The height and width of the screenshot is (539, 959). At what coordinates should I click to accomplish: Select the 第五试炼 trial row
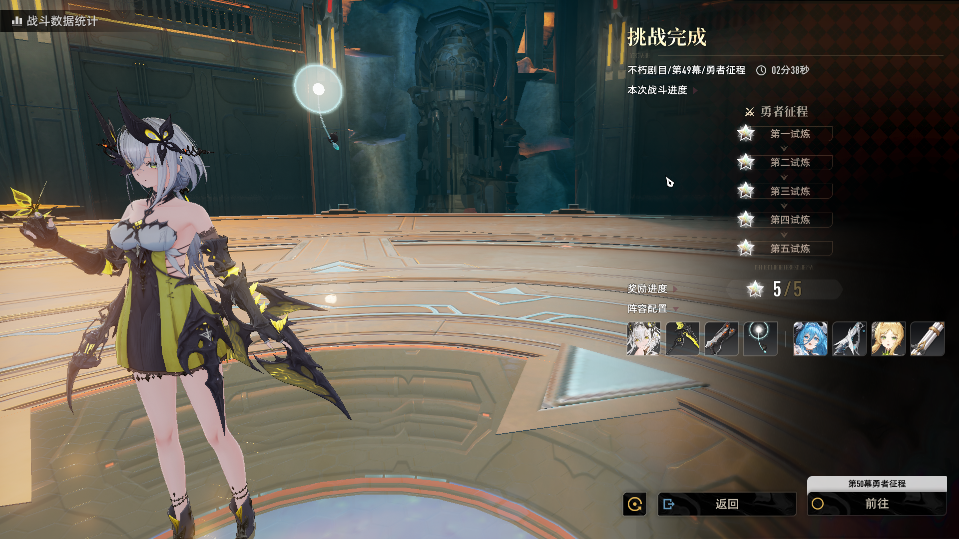(789, 248)
